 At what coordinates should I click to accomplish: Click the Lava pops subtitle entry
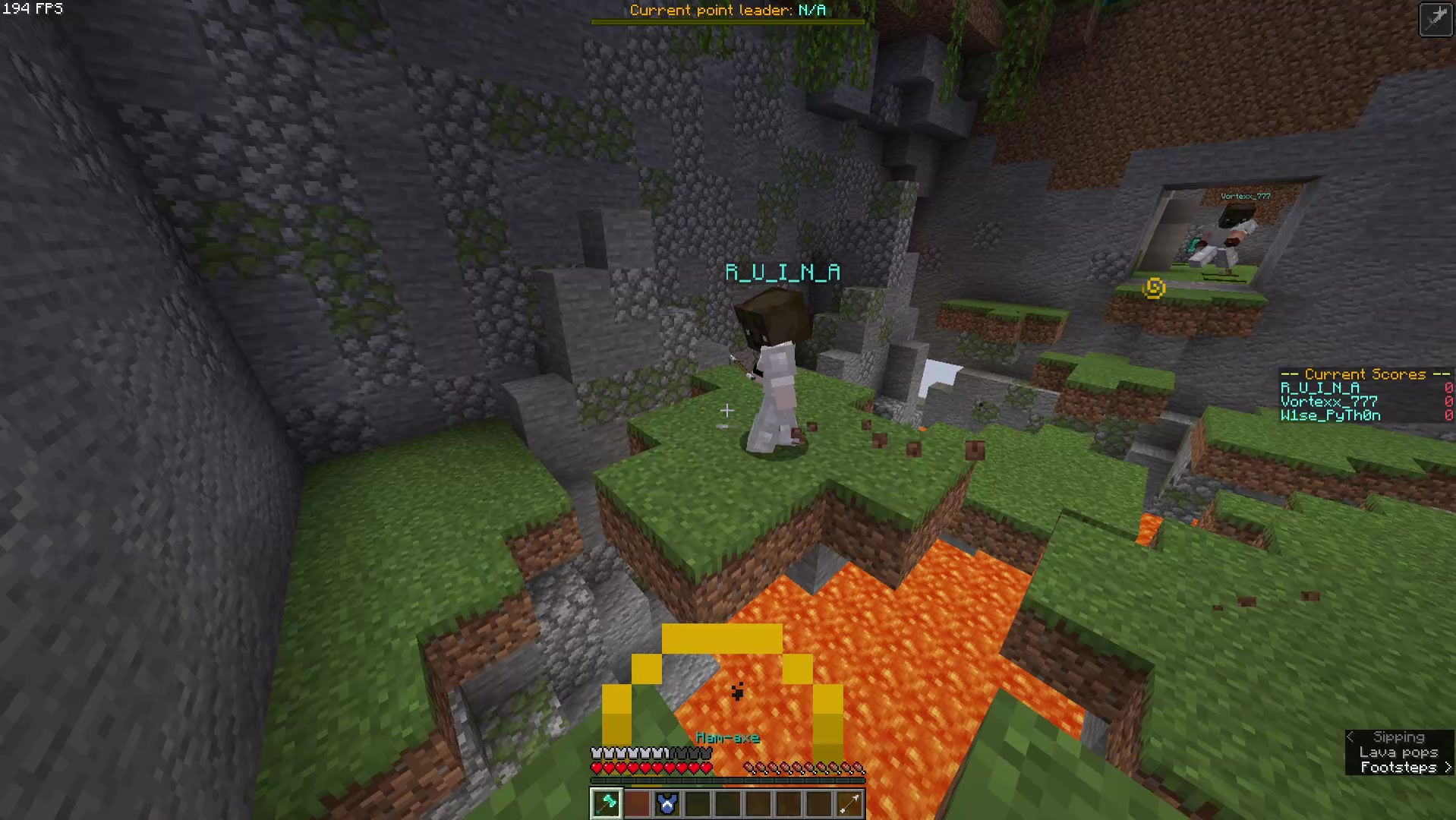click(1399, 752)
